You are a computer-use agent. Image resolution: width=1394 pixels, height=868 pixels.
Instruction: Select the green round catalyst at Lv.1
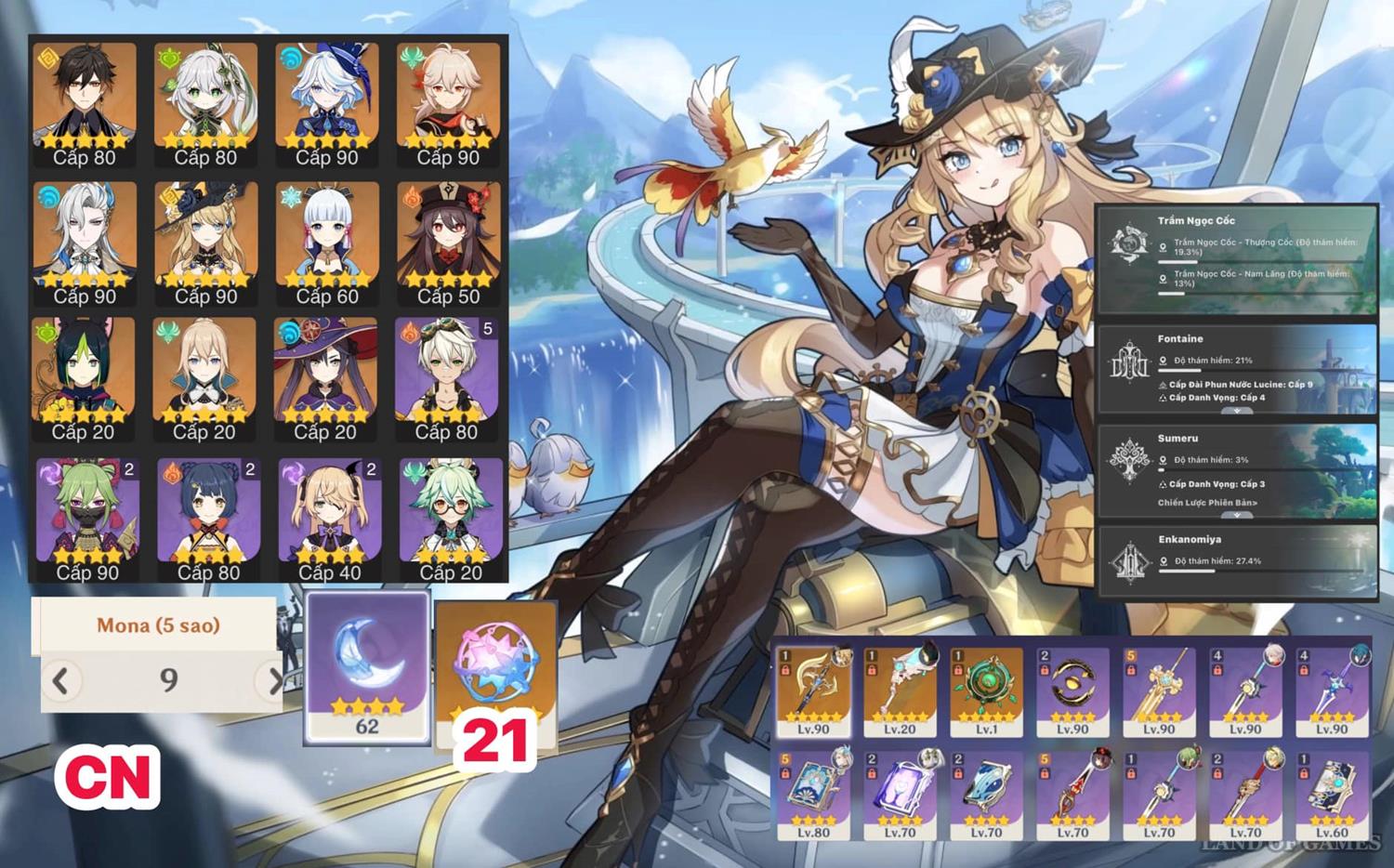pyautogui.click(x=986, y=691)
